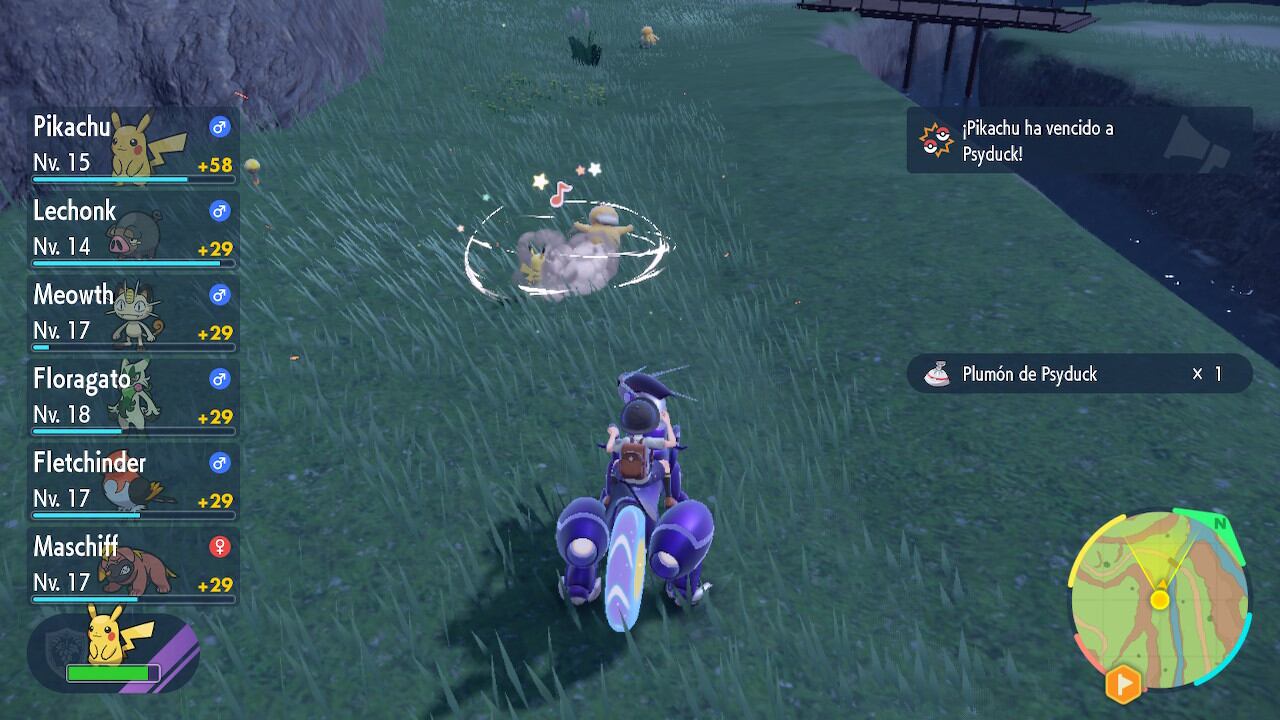The height and width of the screenshot is (720, 1280).
Task: Select the Meowth party entry
Action: coord(133,313)
